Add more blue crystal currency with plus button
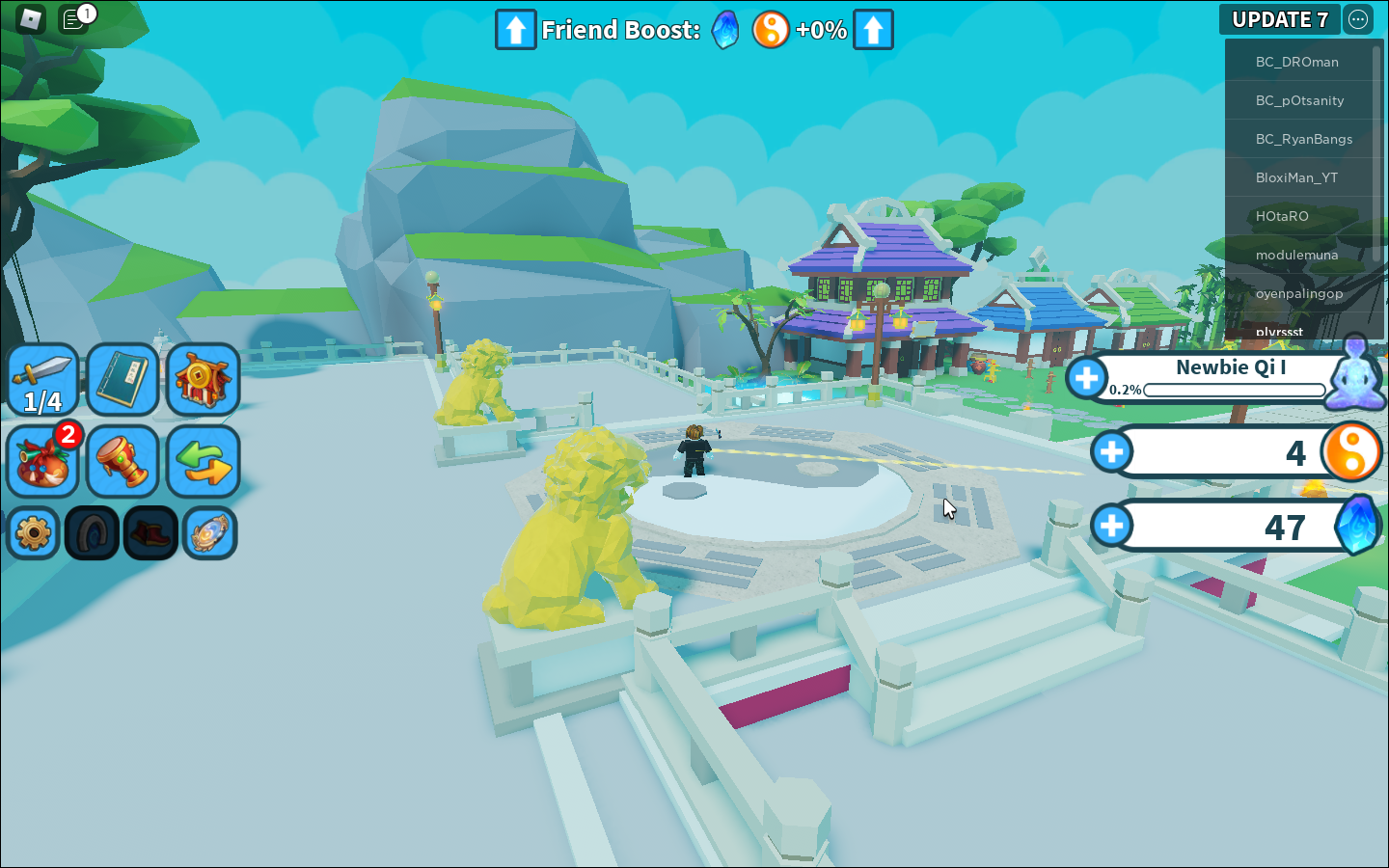The height and width of the screenshot is (868, 1389). (1111, 526)
